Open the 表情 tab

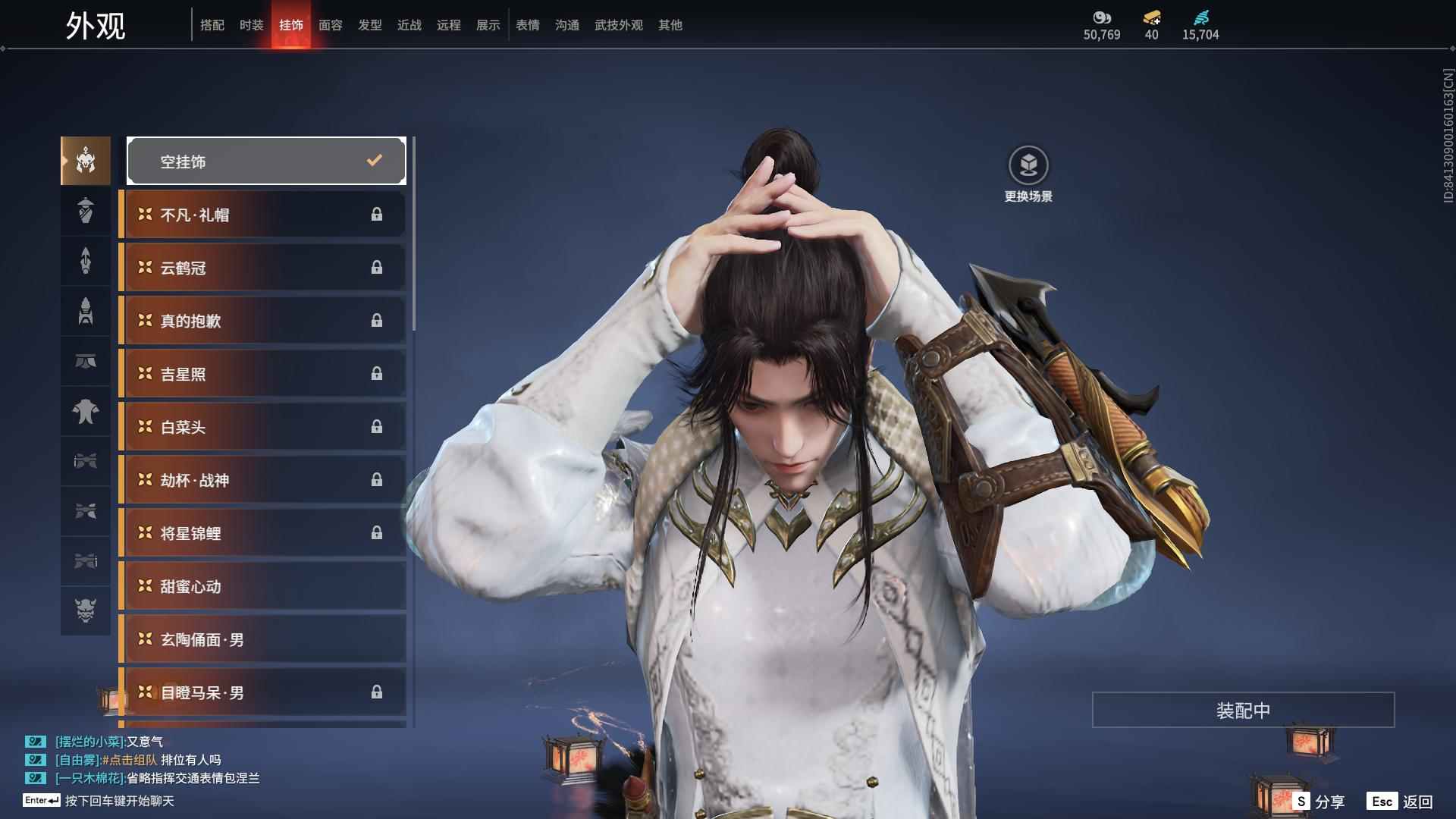527,25
